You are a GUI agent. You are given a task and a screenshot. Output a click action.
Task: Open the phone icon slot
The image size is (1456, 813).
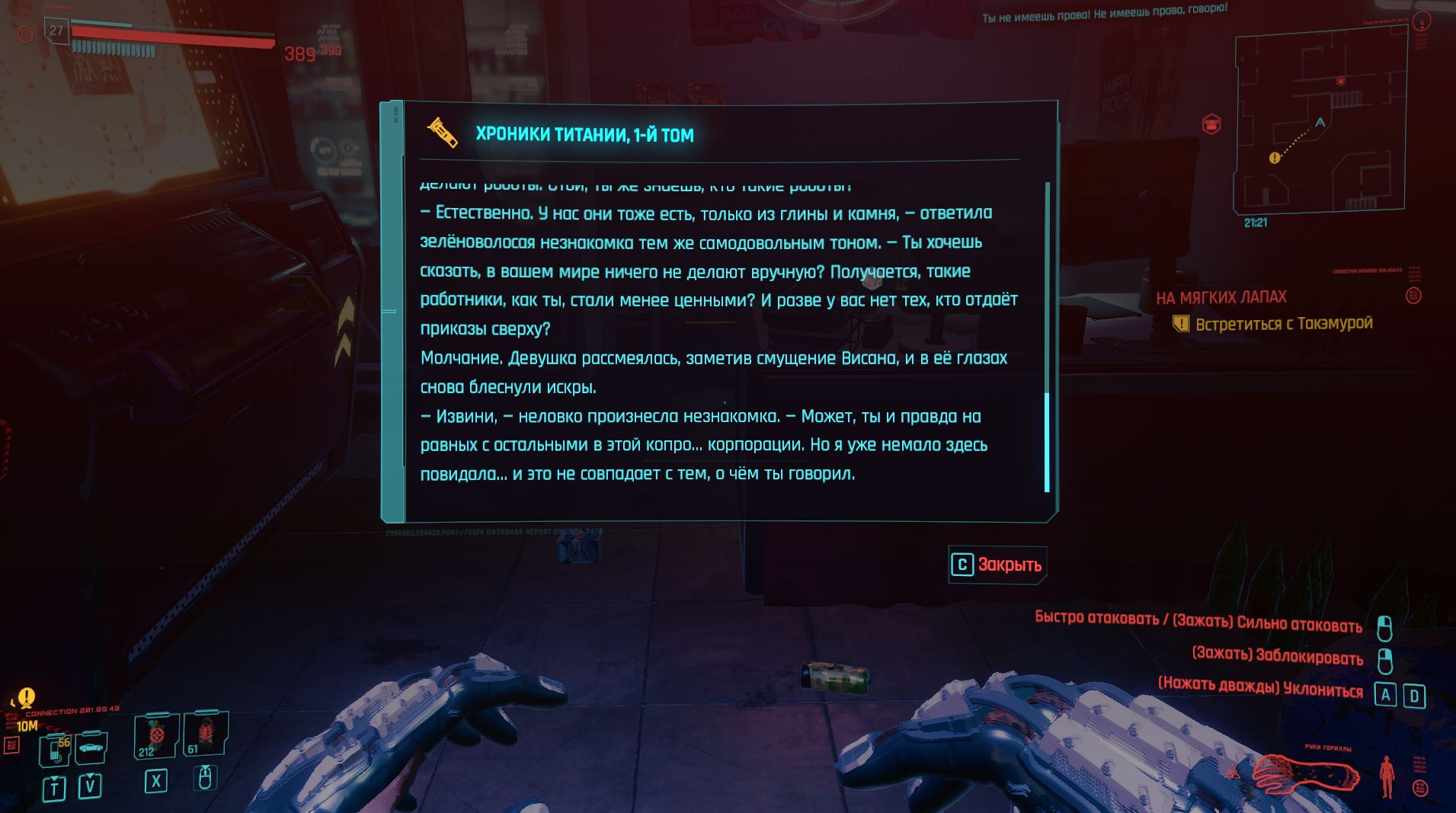(56, 749)
